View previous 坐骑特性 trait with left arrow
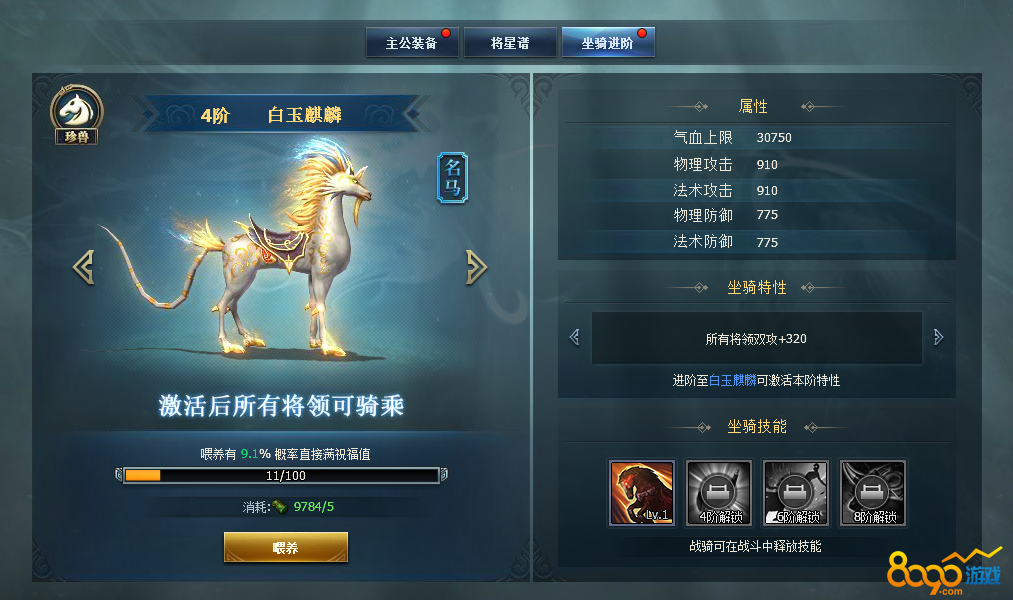Viewport: 1013px width, 600px height. [574, 338]
